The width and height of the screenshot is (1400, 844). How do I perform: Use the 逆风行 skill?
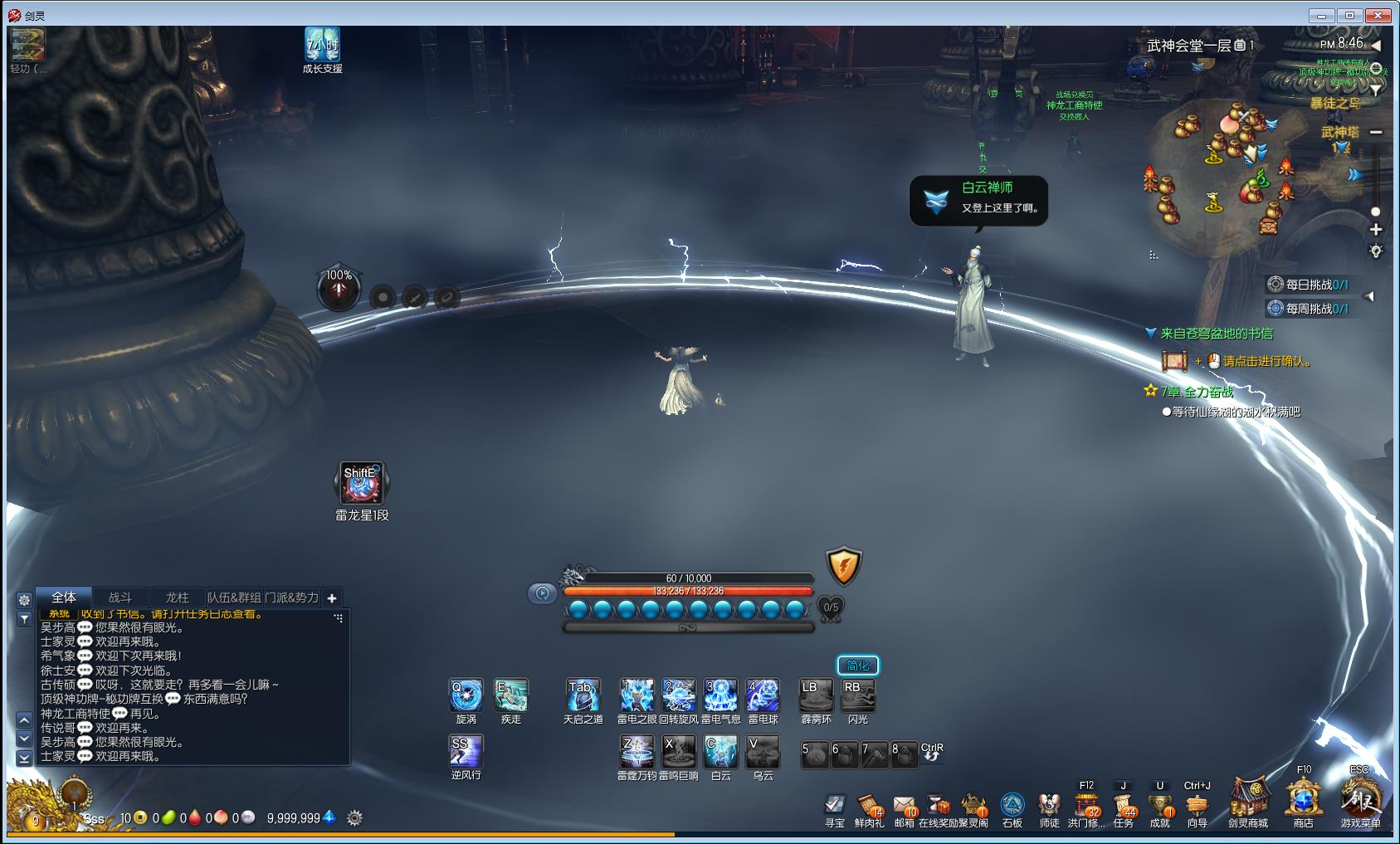tap(466, 752)
